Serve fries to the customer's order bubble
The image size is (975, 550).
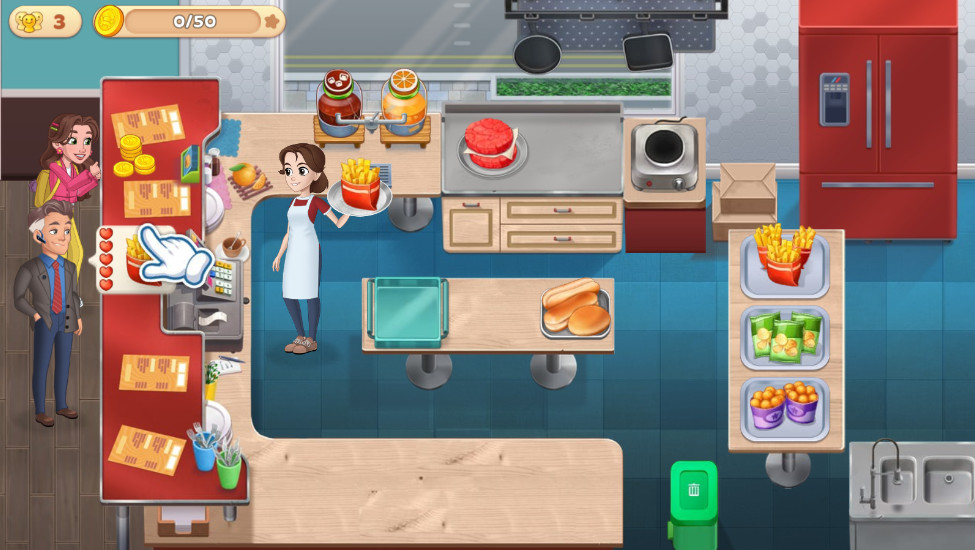pyautogui.click(x=139, y=261)
